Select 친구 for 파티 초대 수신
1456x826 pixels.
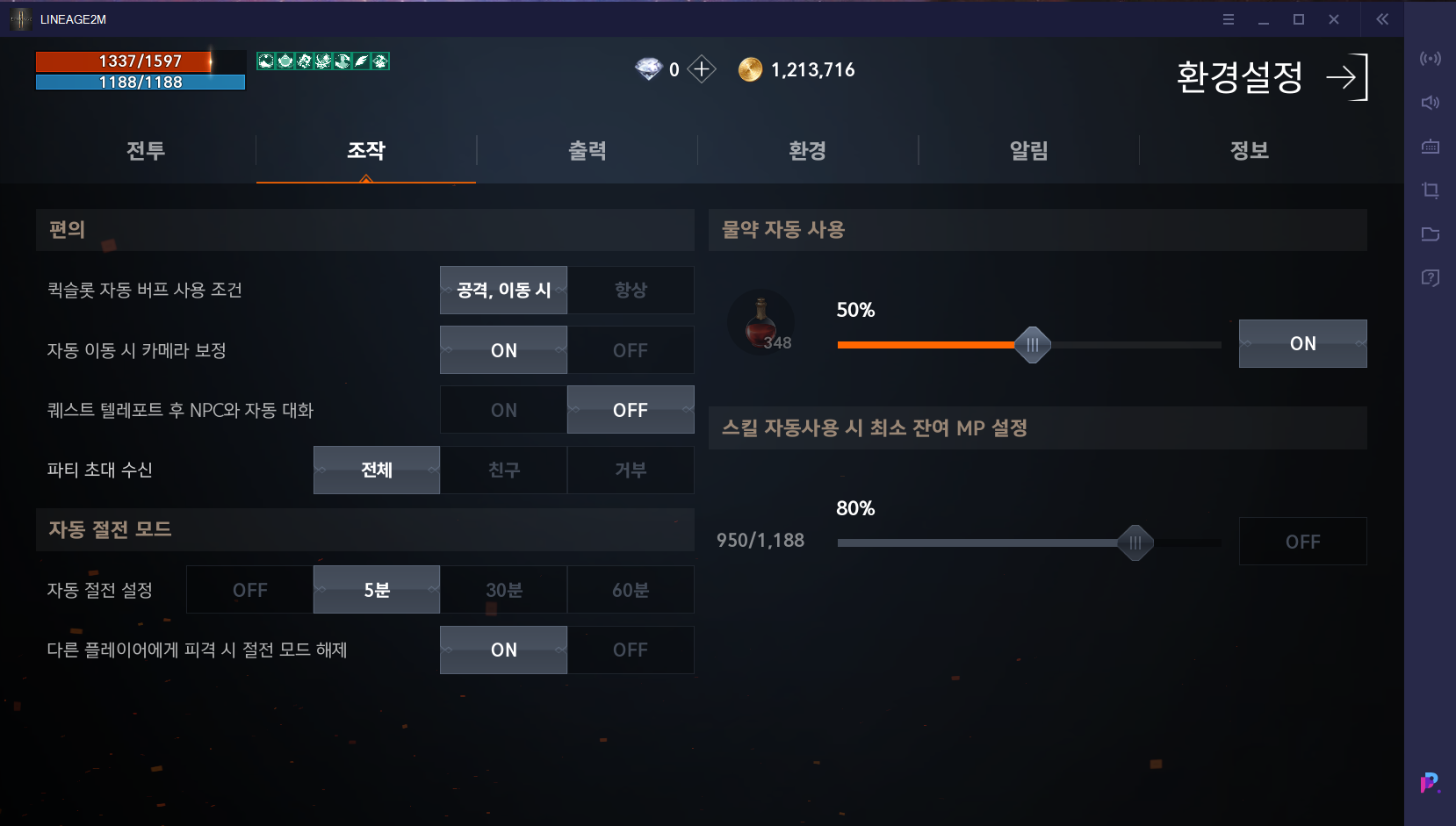coord(503,470)
